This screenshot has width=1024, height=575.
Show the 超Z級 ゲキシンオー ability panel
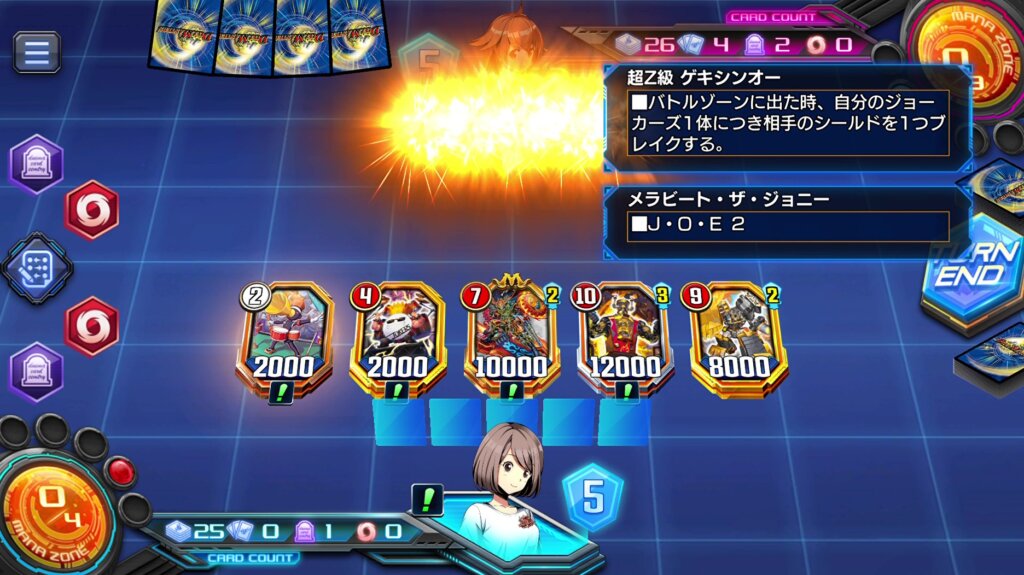click(775, 116)
